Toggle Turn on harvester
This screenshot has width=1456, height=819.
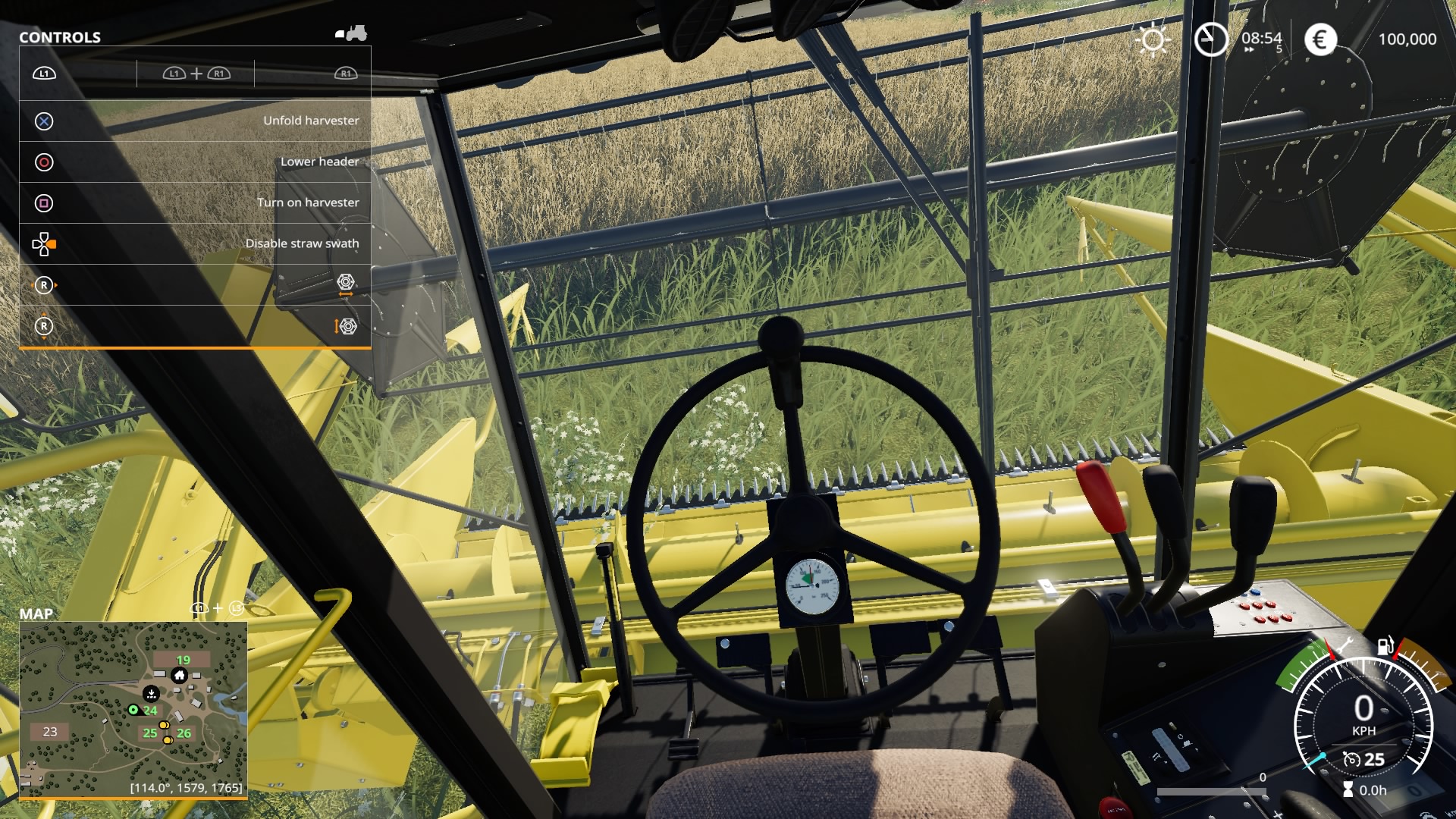[x=309, y=202]
